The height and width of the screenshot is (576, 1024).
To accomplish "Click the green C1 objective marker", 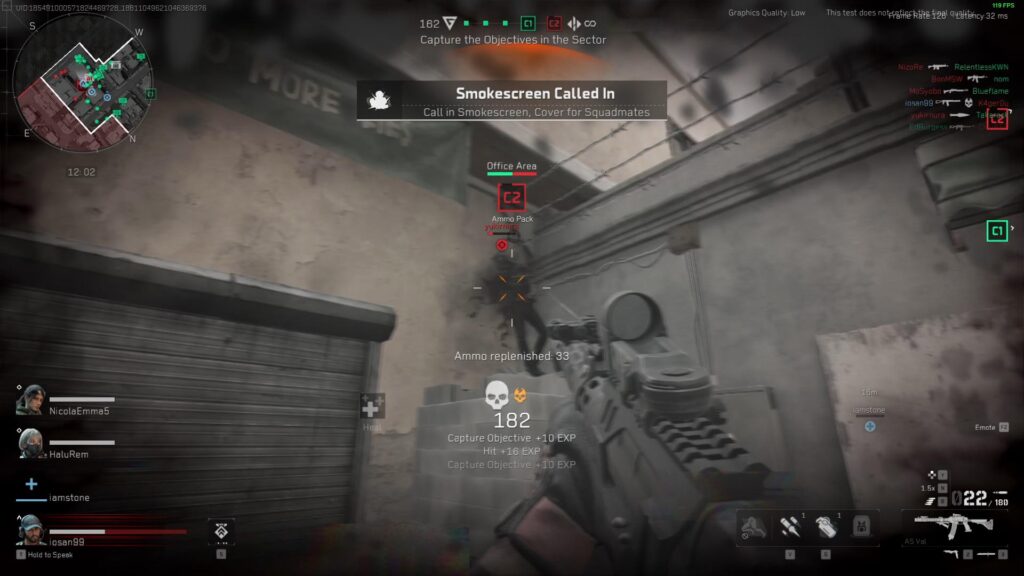I will 997,232.
